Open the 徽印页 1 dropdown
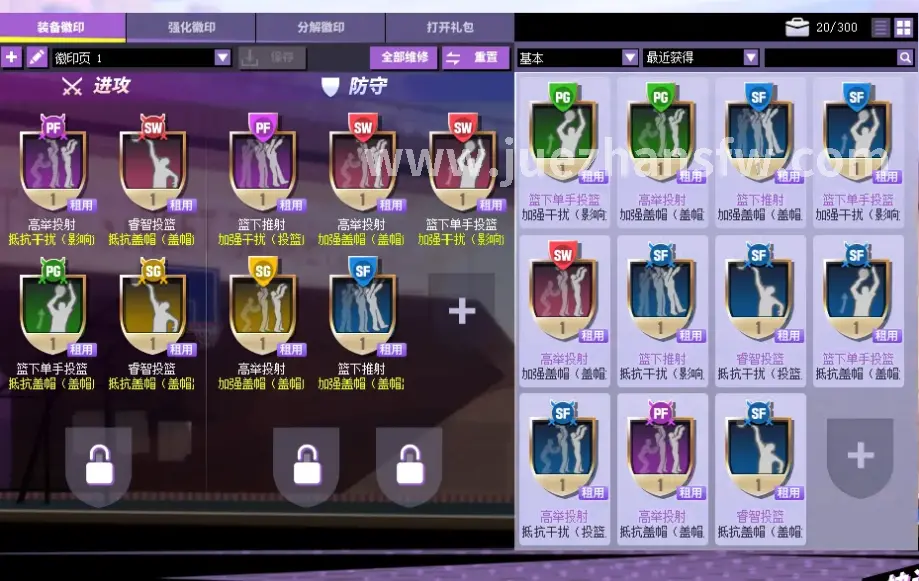The height and width of the screenshot is (581, 919). 222,58
